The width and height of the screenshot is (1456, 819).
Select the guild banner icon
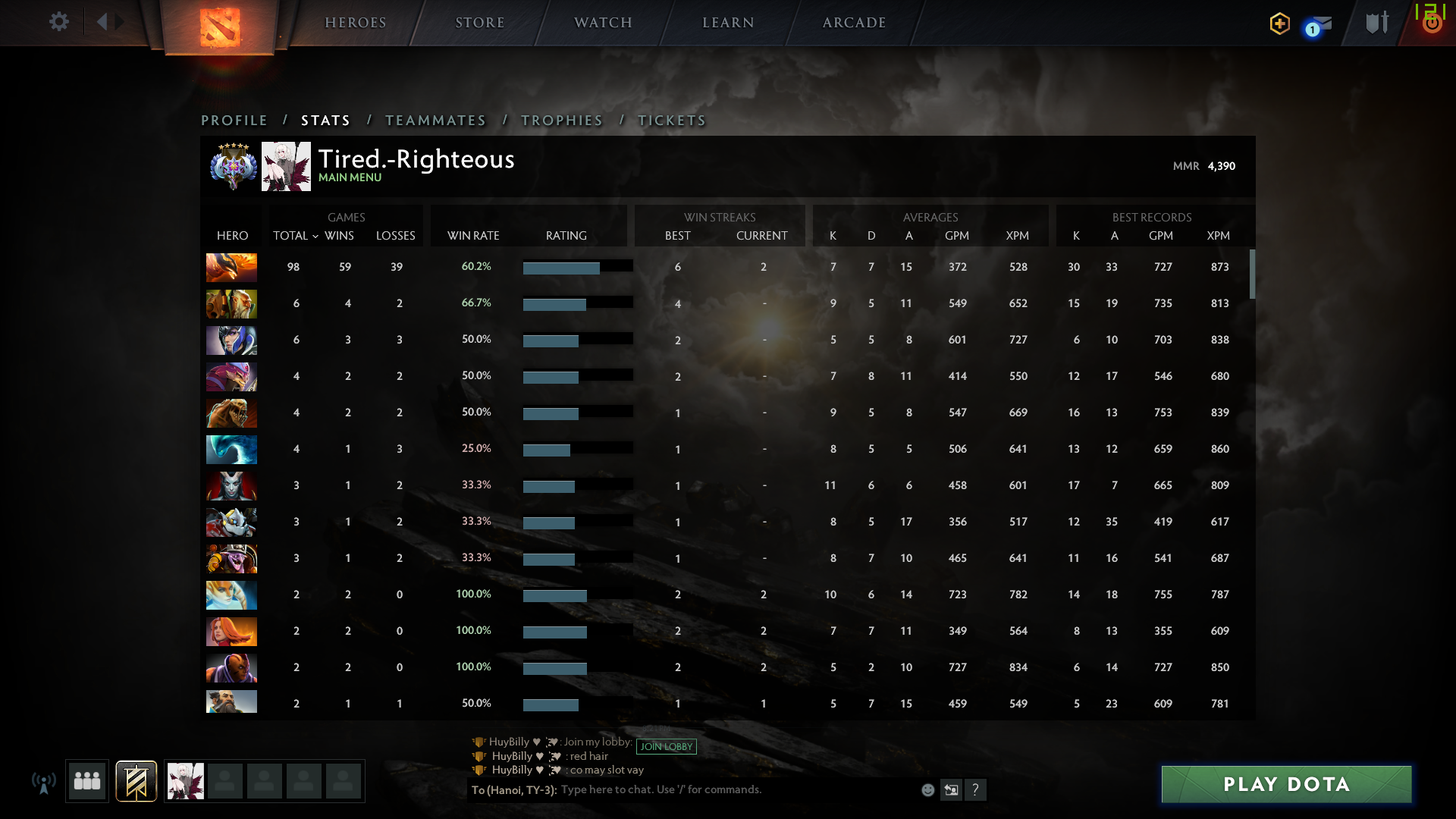coord(135,780)
